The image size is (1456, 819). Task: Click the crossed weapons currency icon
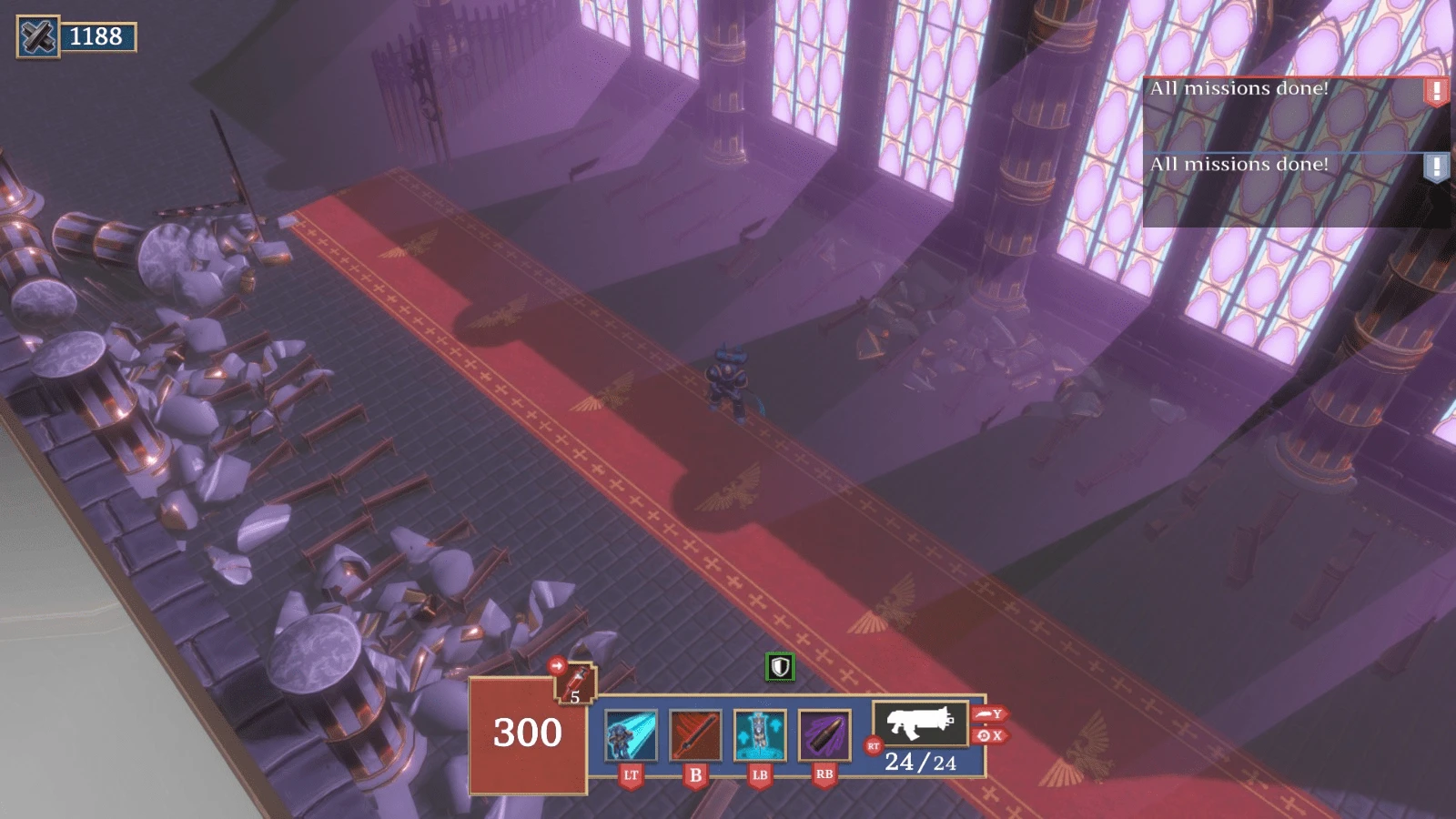[x=38, y=37]
